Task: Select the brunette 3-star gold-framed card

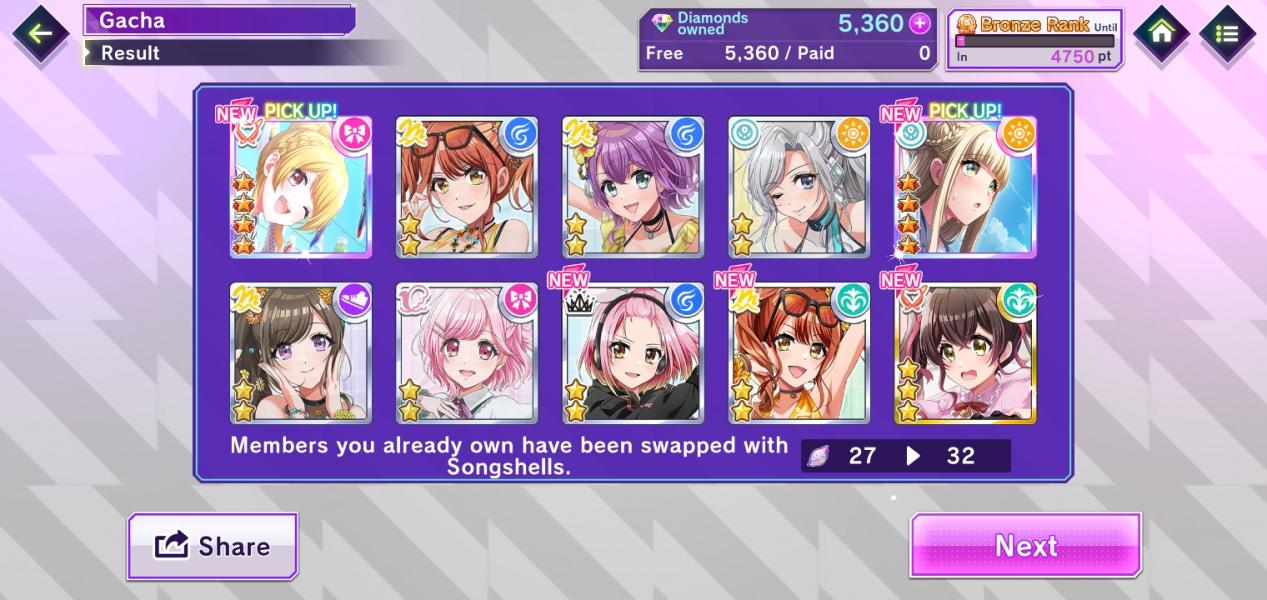Action: [x=965, y=353]
